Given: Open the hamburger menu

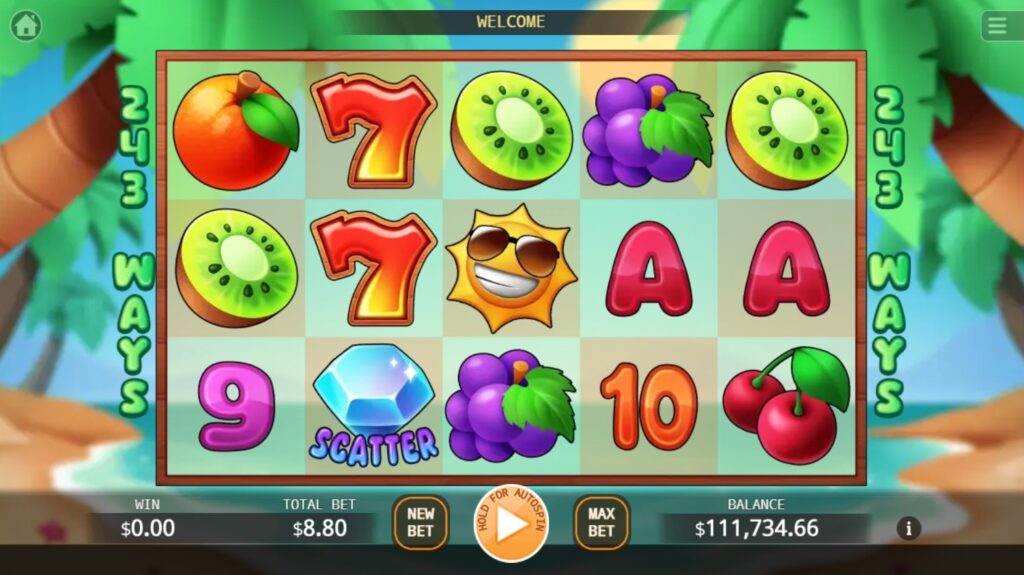Looking at the screenshot, I should tap(1000, 26).
